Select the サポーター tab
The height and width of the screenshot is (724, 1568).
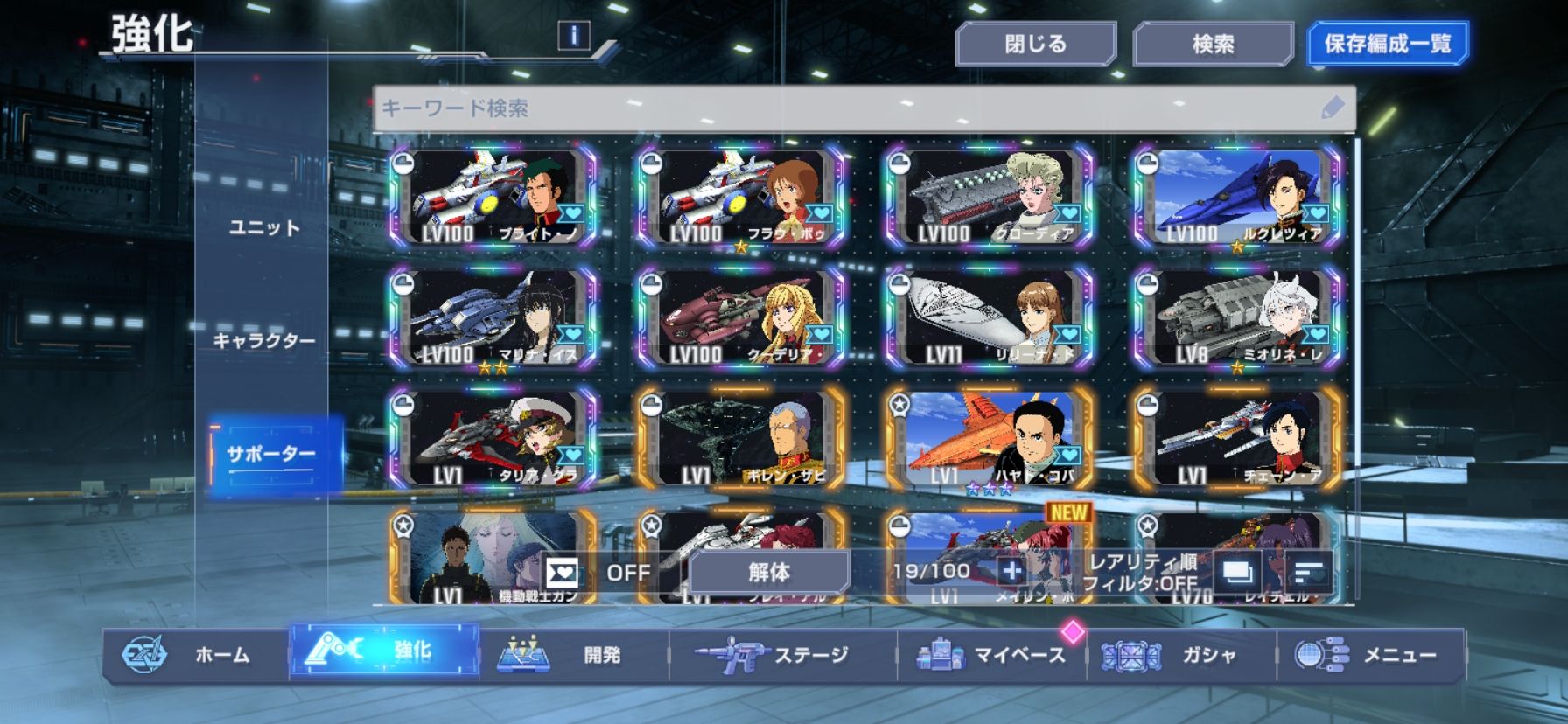coord(271,455)
